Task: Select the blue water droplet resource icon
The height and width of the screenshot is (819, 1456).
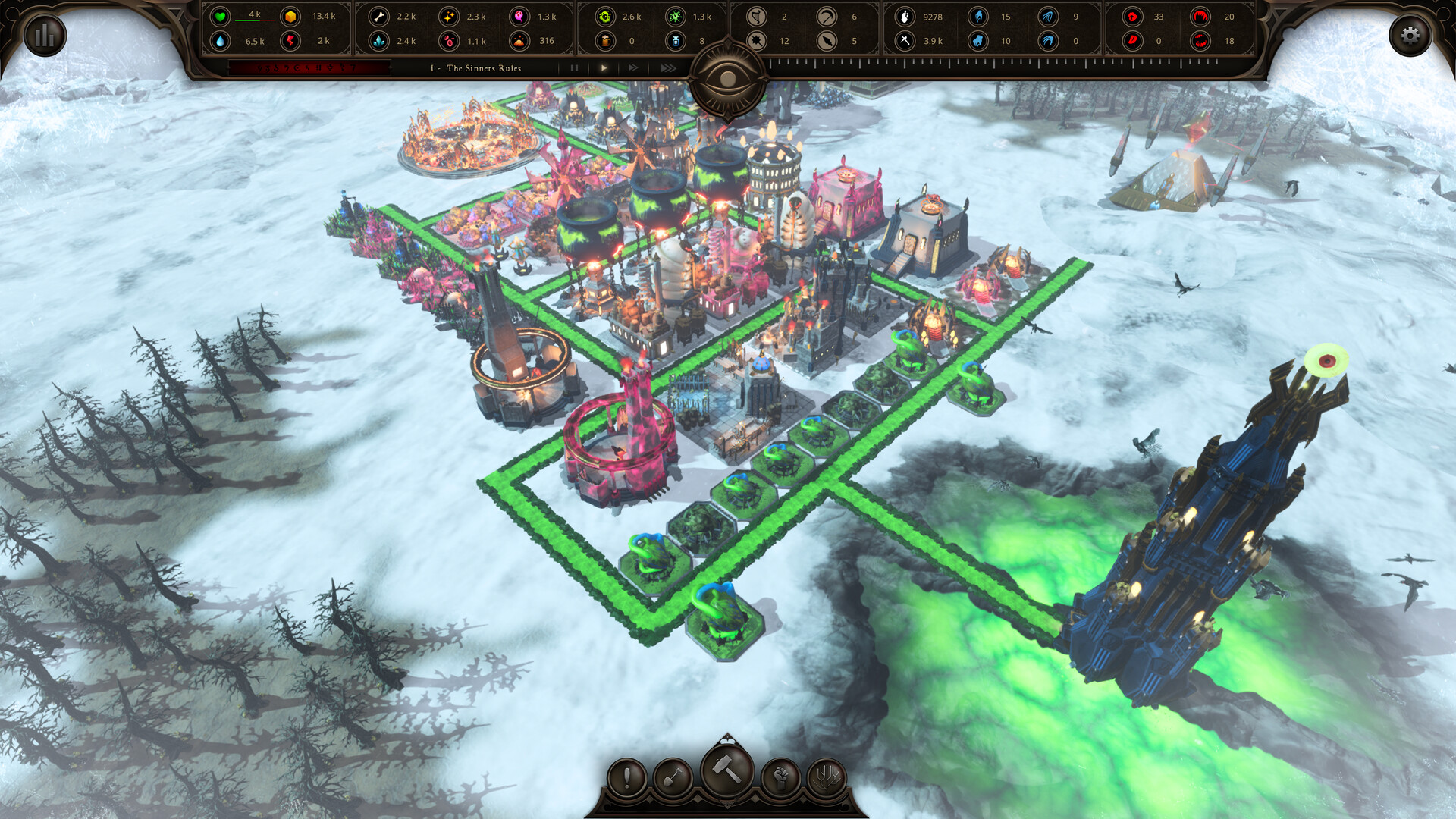Action: tap(222, 41)
